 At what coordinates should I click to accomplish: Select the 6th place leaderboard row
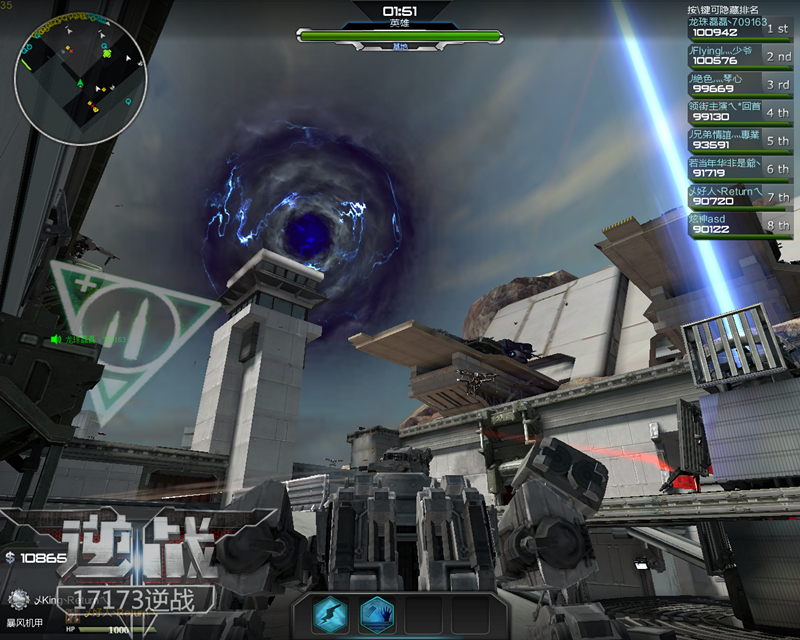(x=740, y=168)
